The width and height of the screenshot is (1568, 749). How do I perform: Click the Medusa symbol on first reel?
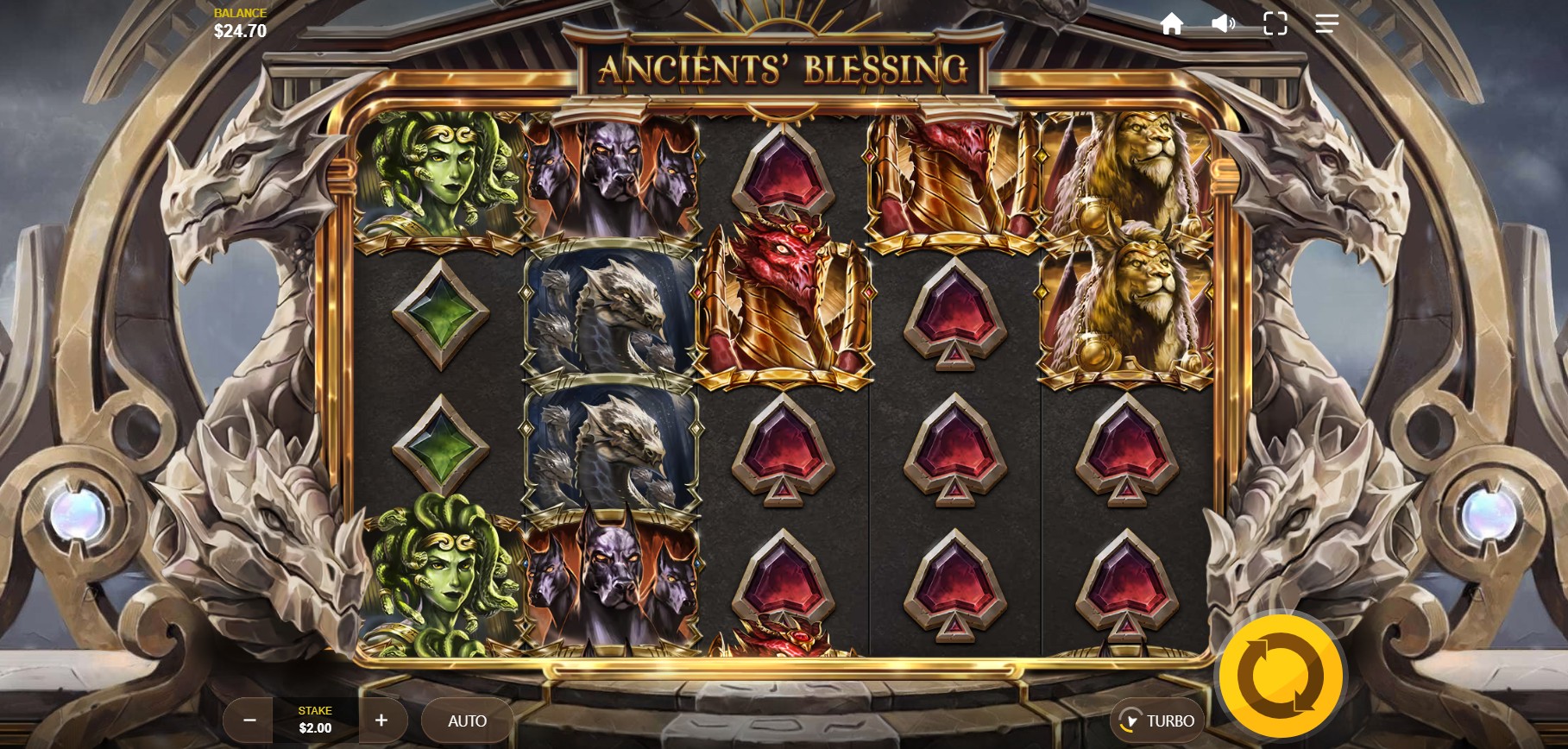(442, 177)
